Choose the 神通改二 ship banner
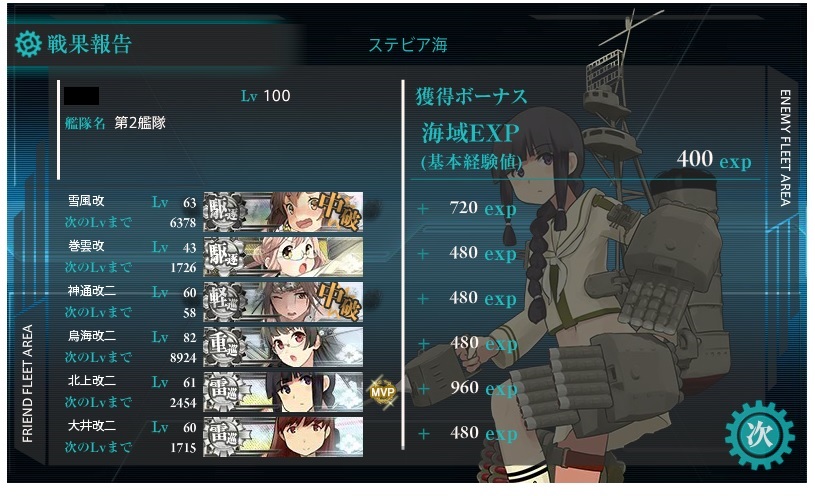The image size is (815, 496). coord(283,300)
